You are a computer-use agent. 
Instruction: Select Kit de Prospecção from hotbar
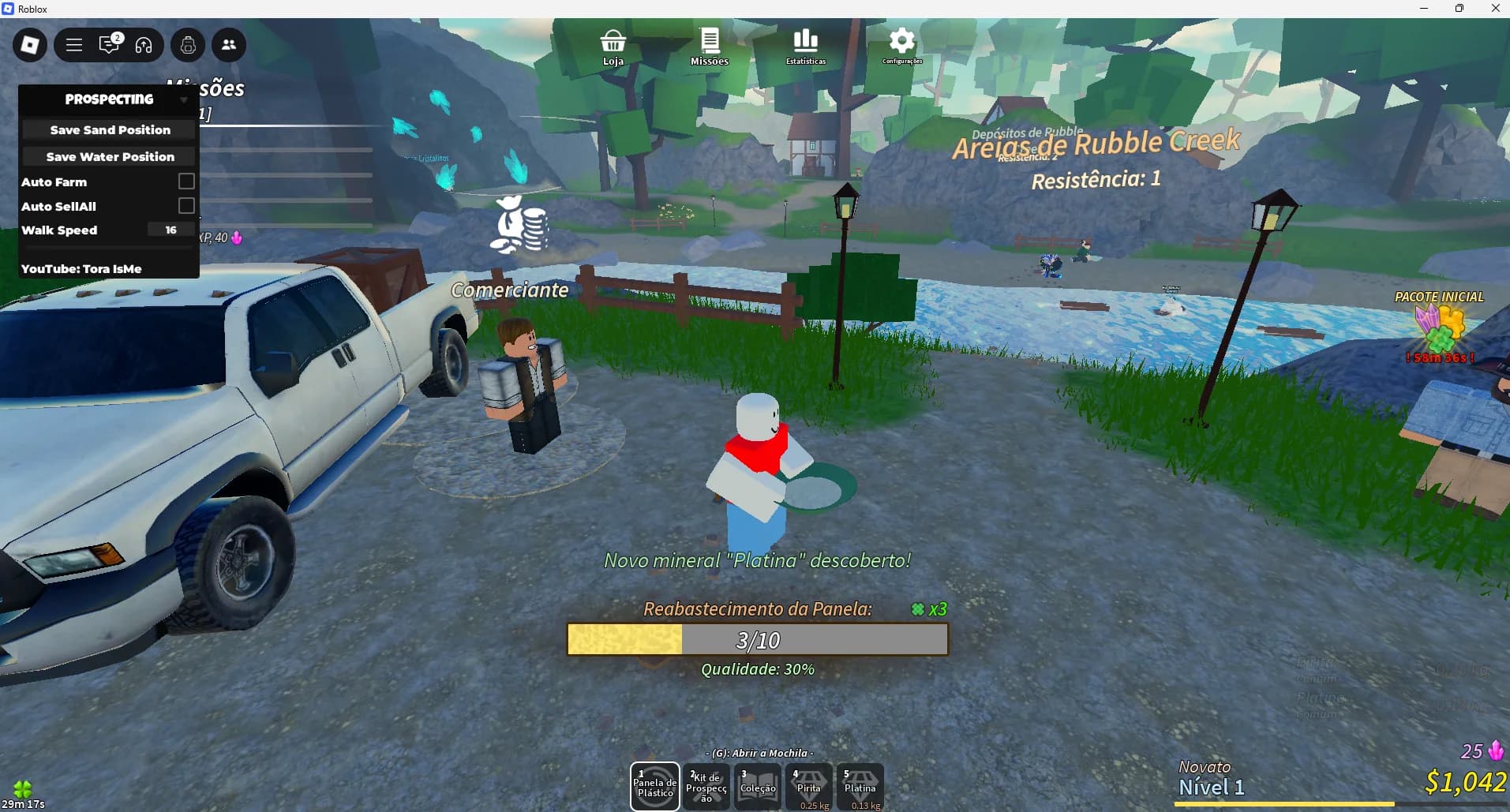pos(706,786)
